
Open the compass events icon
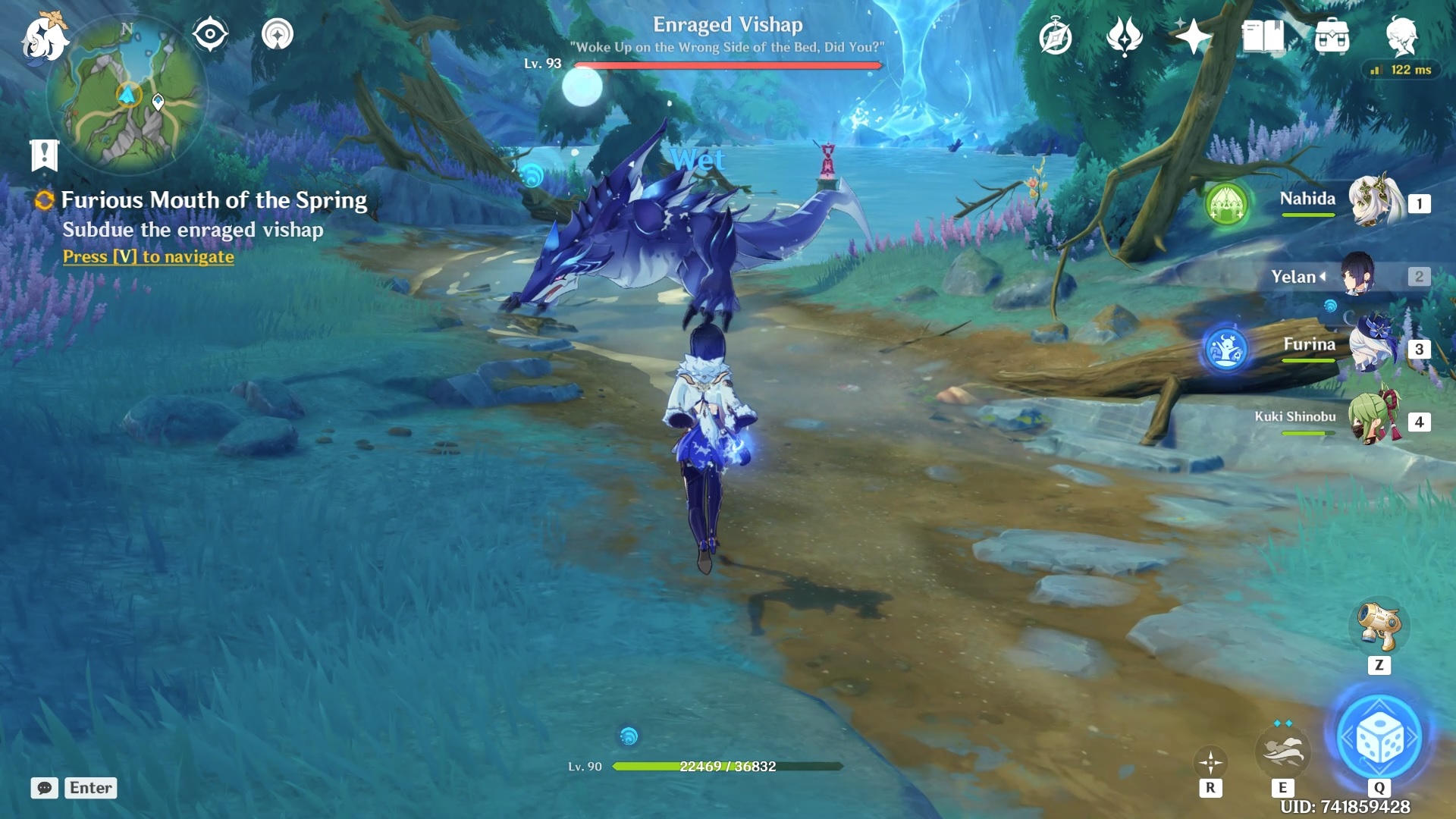(1055, 37)
